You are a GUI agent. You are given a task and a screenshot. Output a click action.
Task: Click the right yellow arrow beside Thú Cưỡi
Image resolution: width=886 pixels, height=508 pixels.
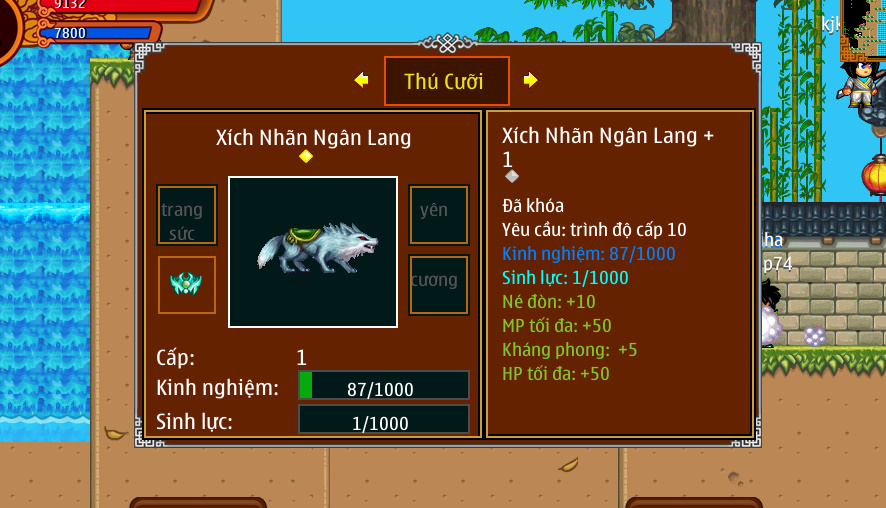530,80
